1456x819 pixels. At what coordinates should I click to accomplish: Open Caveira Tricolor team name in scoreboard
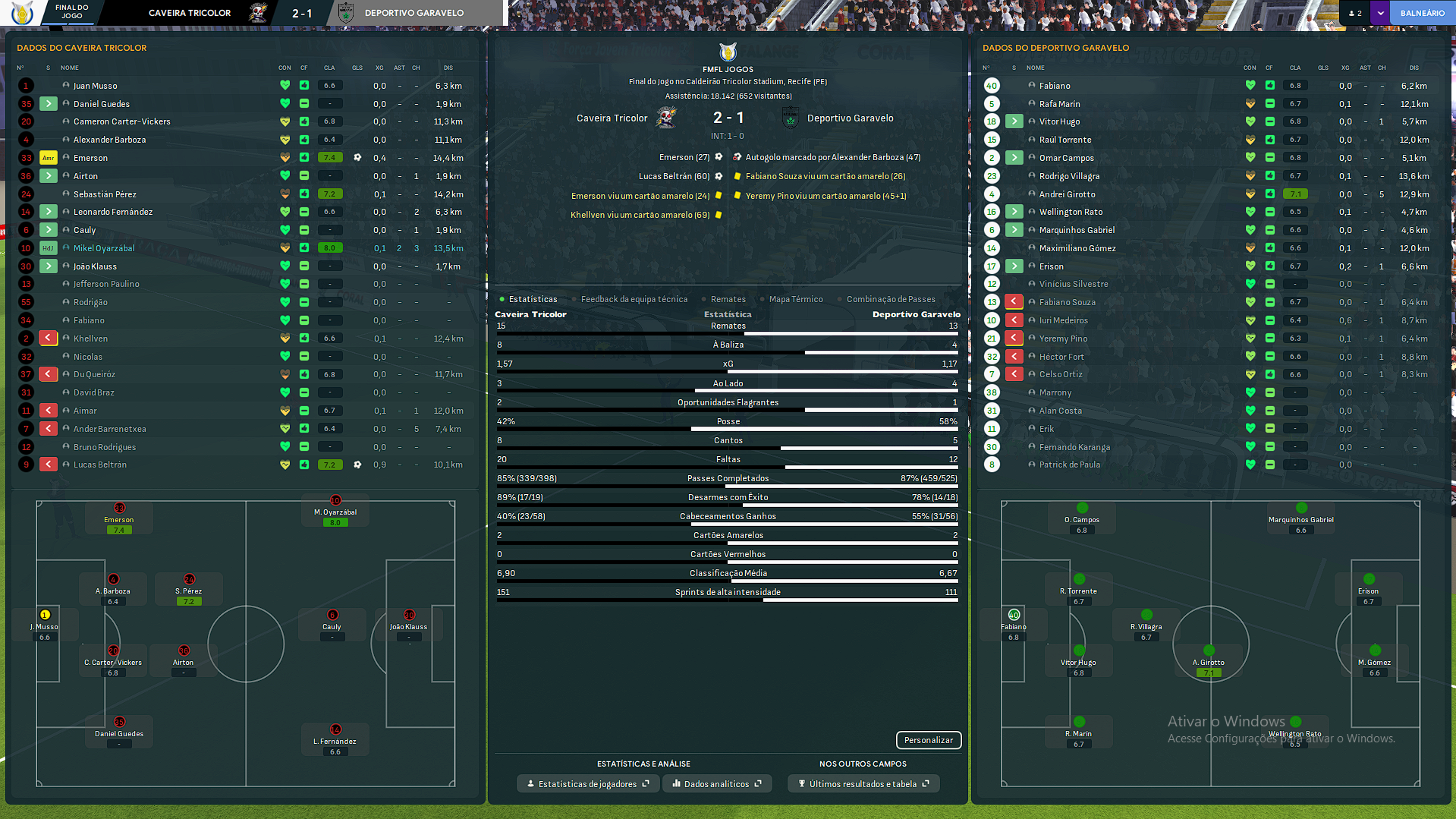612,118
